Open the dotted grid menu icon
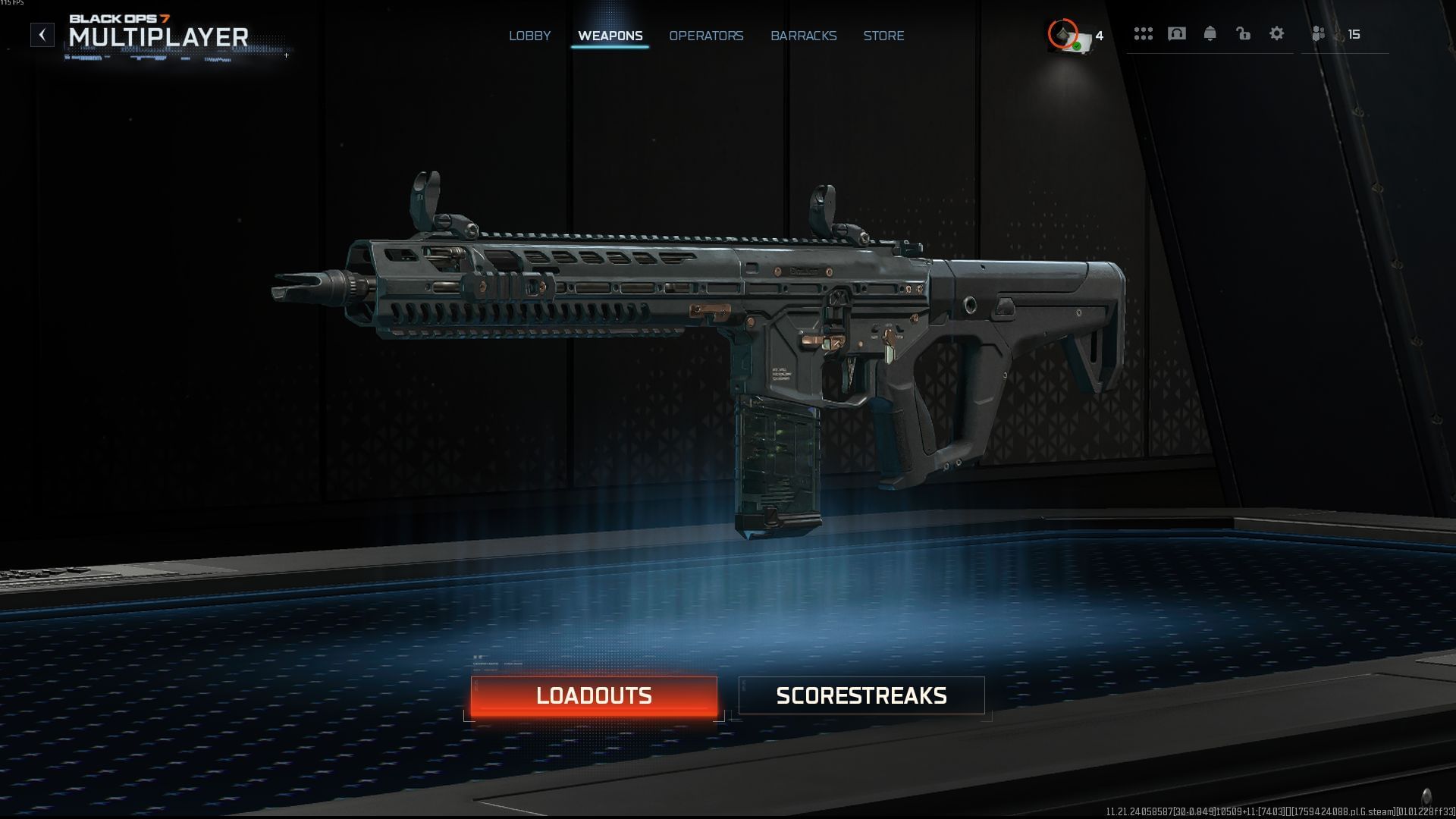 (1143, 34)
